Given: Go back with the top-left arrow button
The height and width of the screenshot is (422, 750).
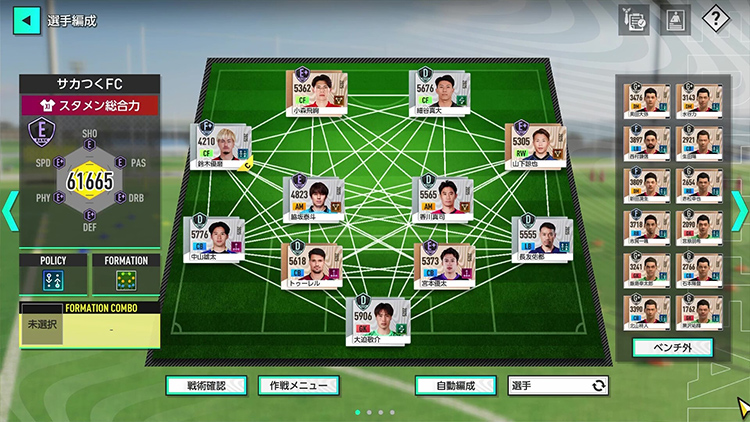Looking at the screenshot, I should tap(27, 20).
